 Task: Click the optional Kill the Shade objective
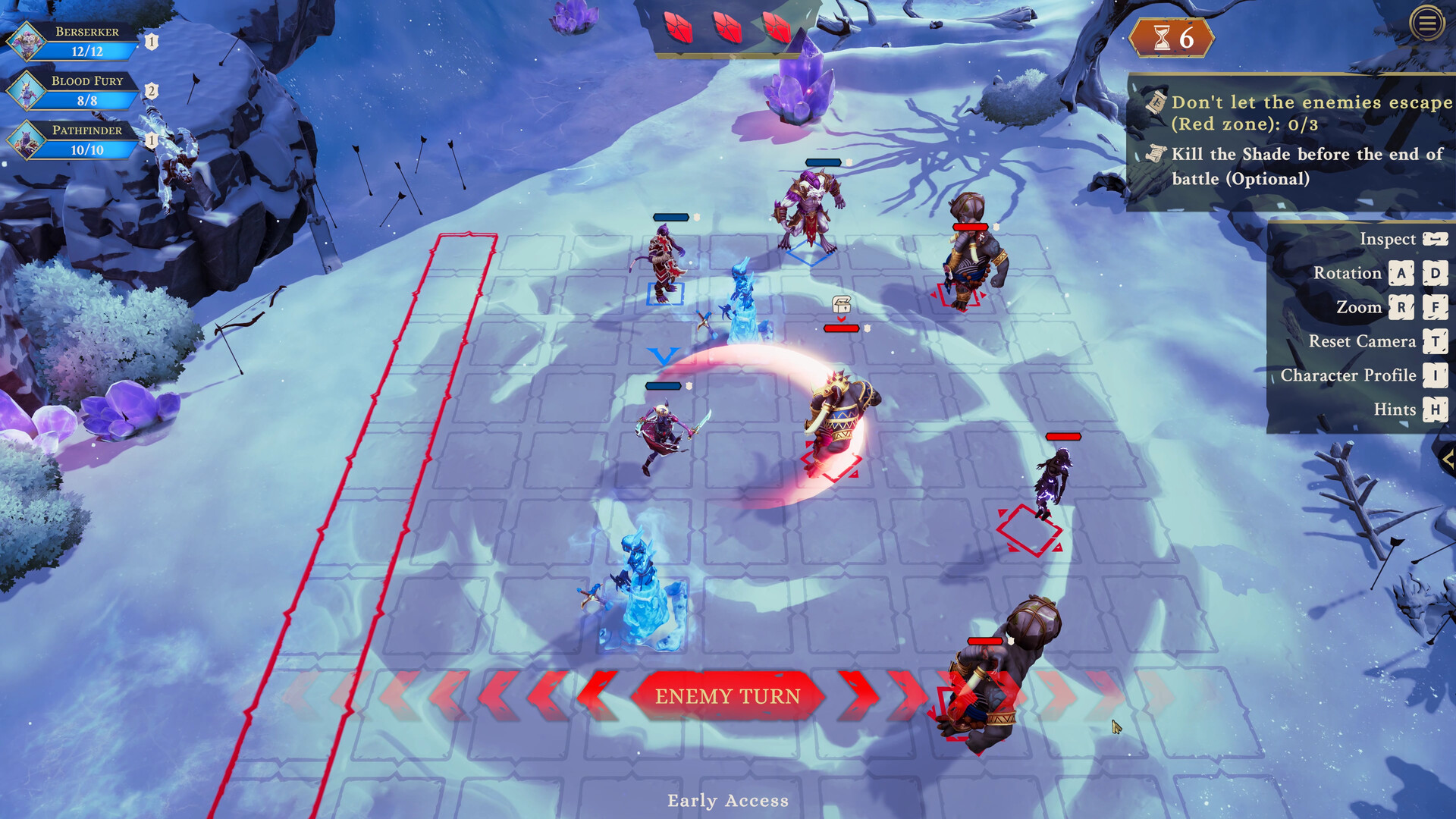1299,167
